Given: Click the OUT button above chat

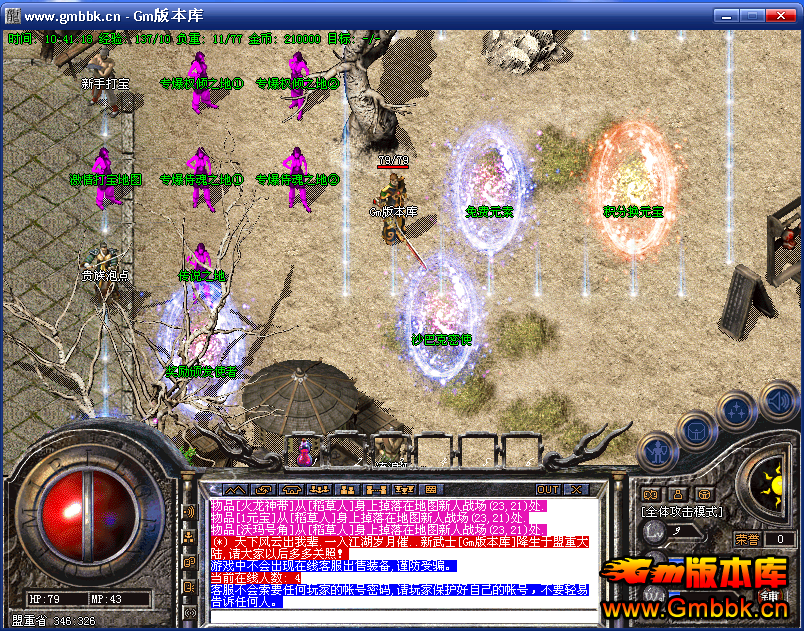Looking at the screenshot, I should [x=548, y=490].
